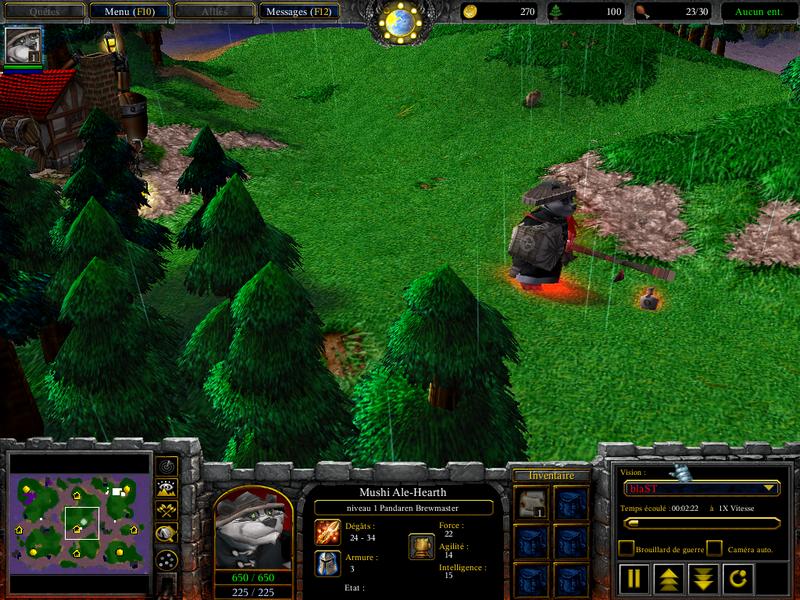Viewport: 800px width, 600px height.
Task: Open the Vision player dropdown showing blaST
Action: click(700, 488)
